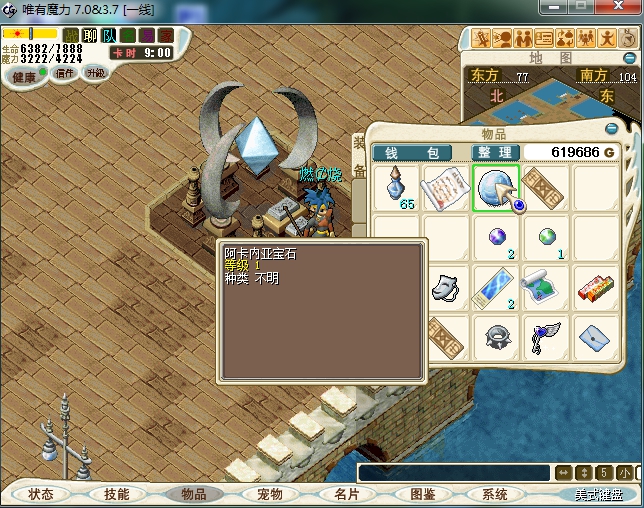Select the blue potion bottle slot
644x508 pixels.
pos(397,187)
